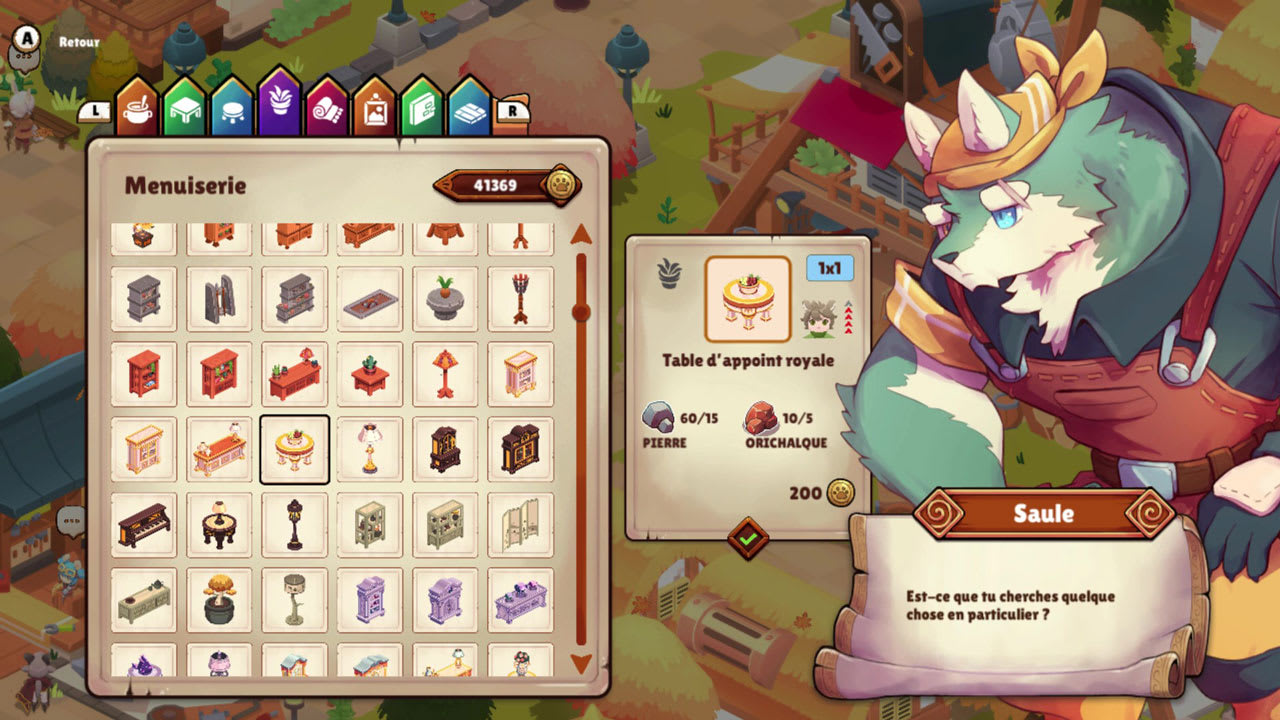Choose the dark wooden piano item
This screenshot has width=1280, height=720.
pos(143,525)
